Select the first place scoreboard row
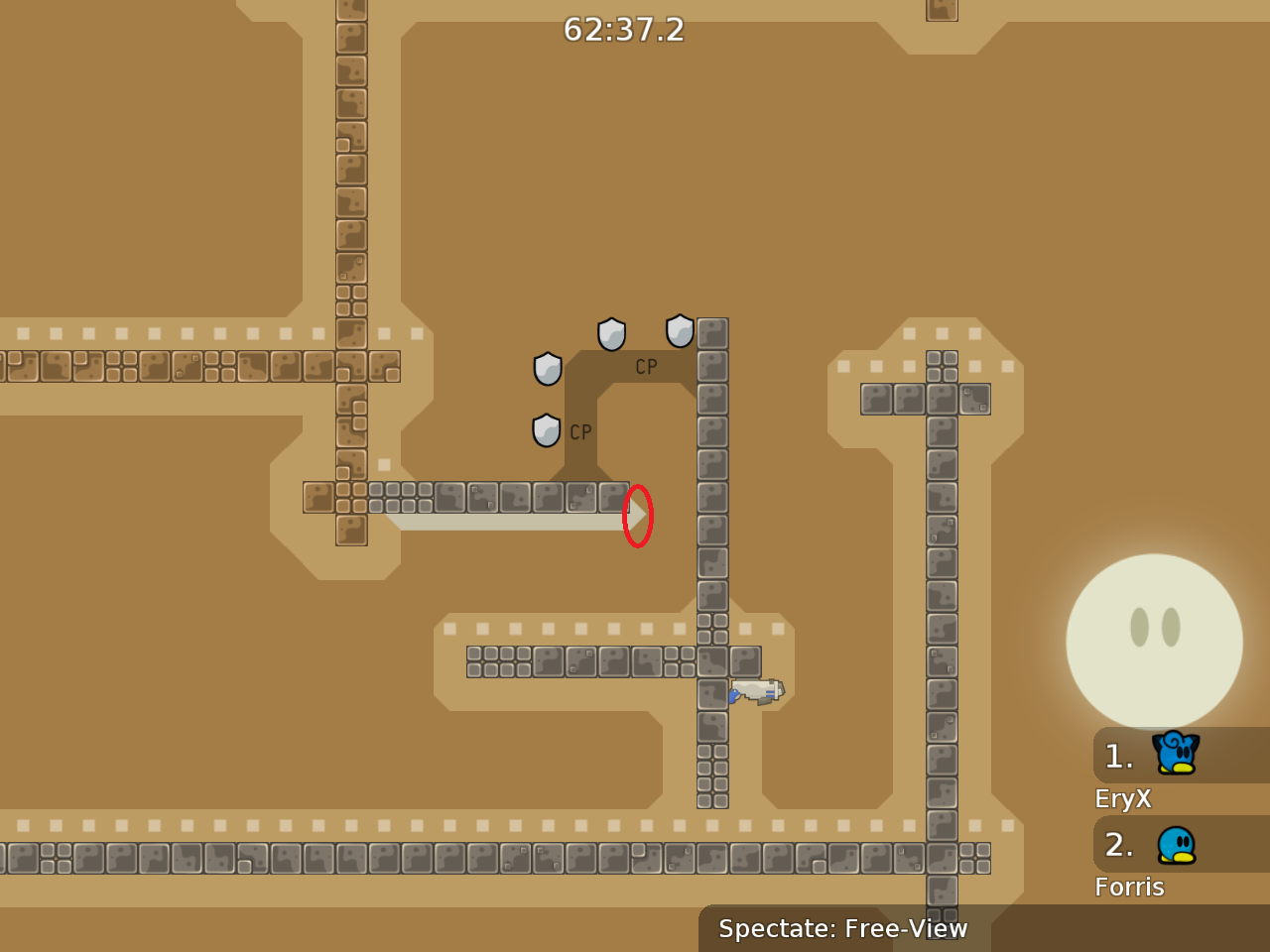 pos(1181,756)
